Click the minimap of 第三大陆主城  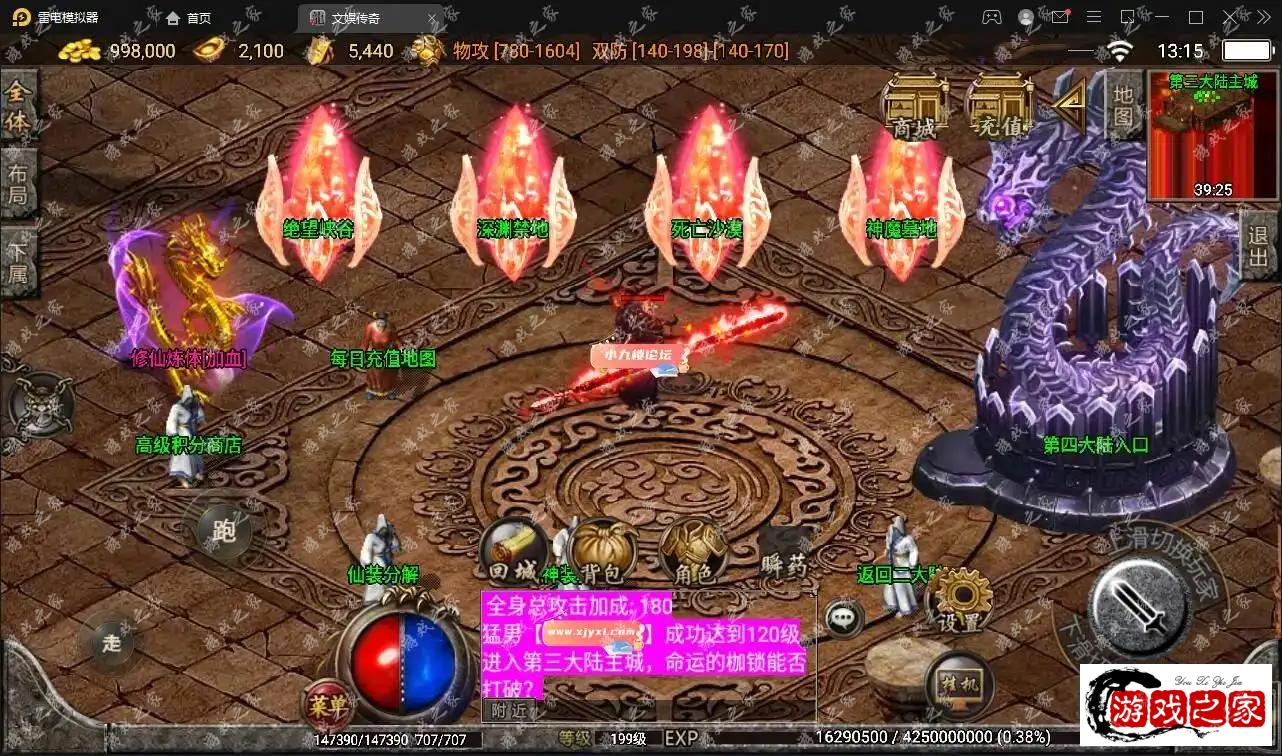pos(1199,136)
